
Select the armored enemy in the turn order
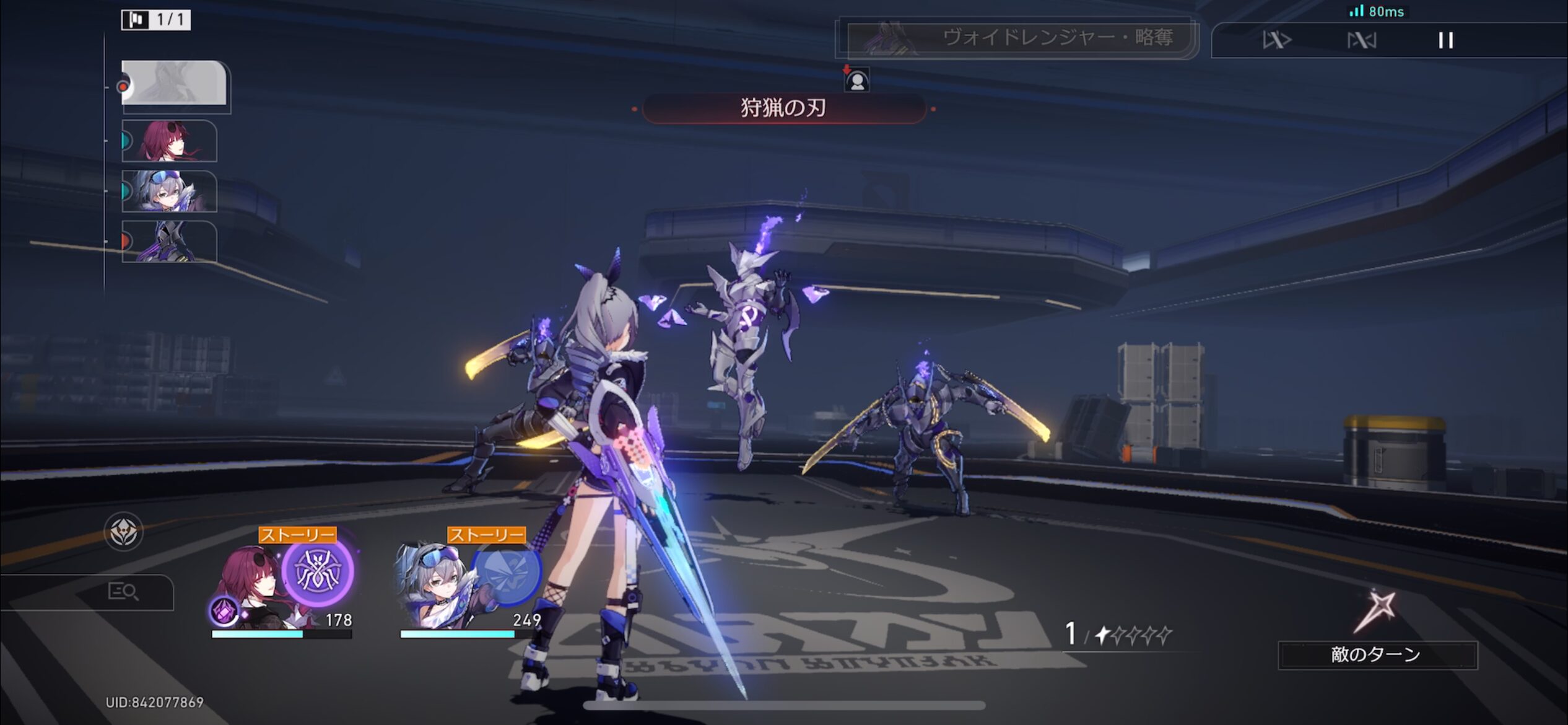169,241
